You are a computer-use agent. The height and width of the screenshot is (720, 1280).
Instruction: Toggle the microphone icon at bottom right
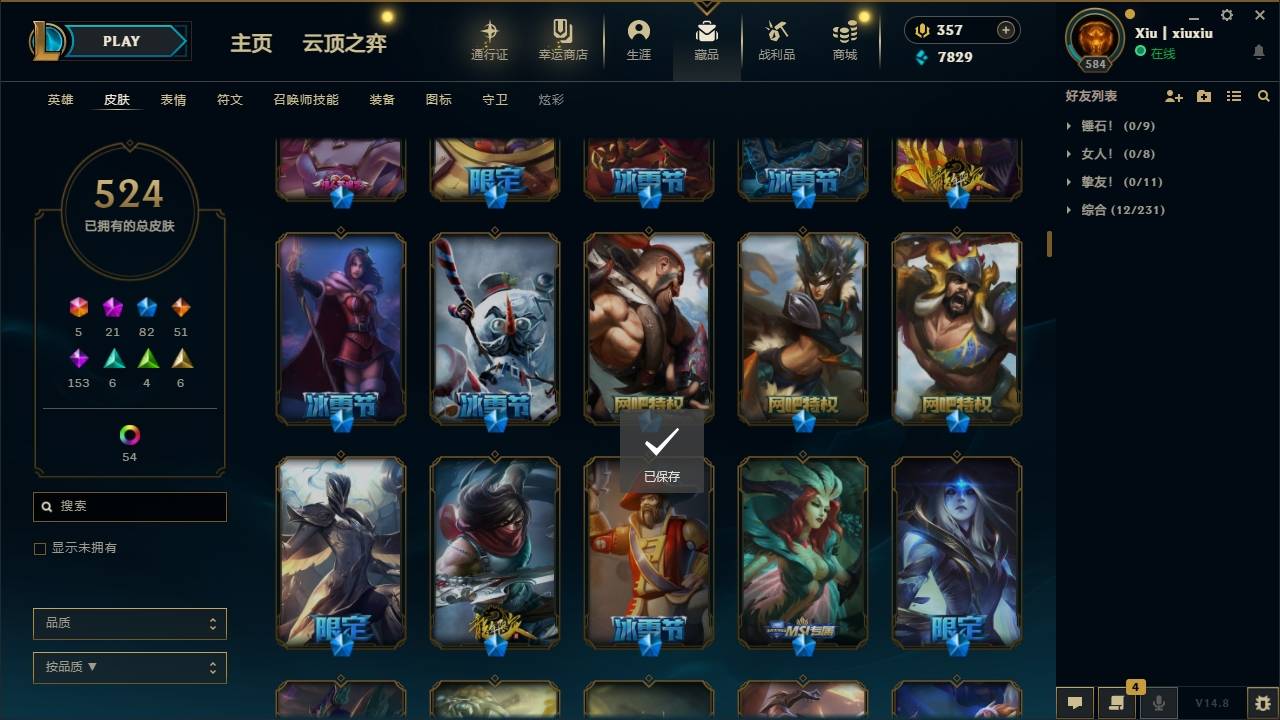point(1158,703)
